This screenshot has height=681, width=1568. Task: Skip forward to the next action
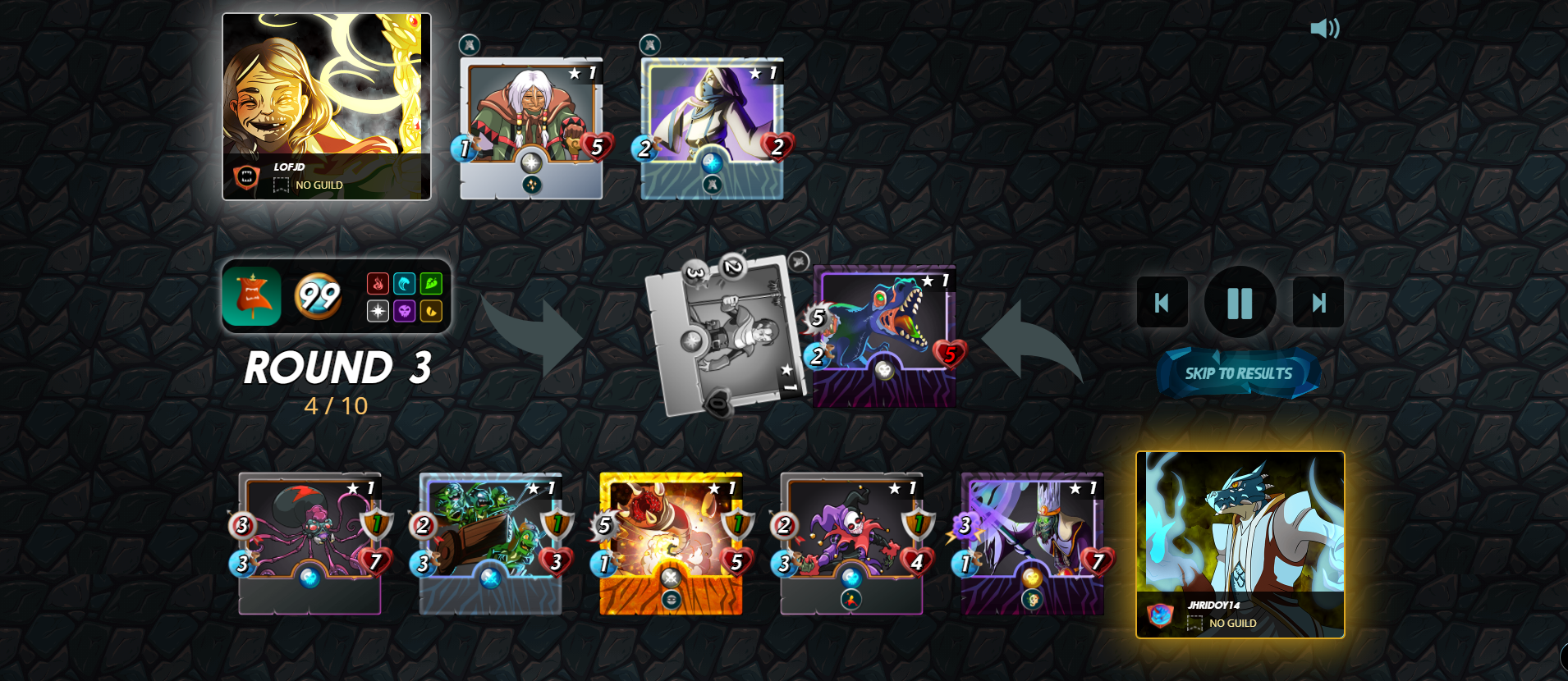1318,302
